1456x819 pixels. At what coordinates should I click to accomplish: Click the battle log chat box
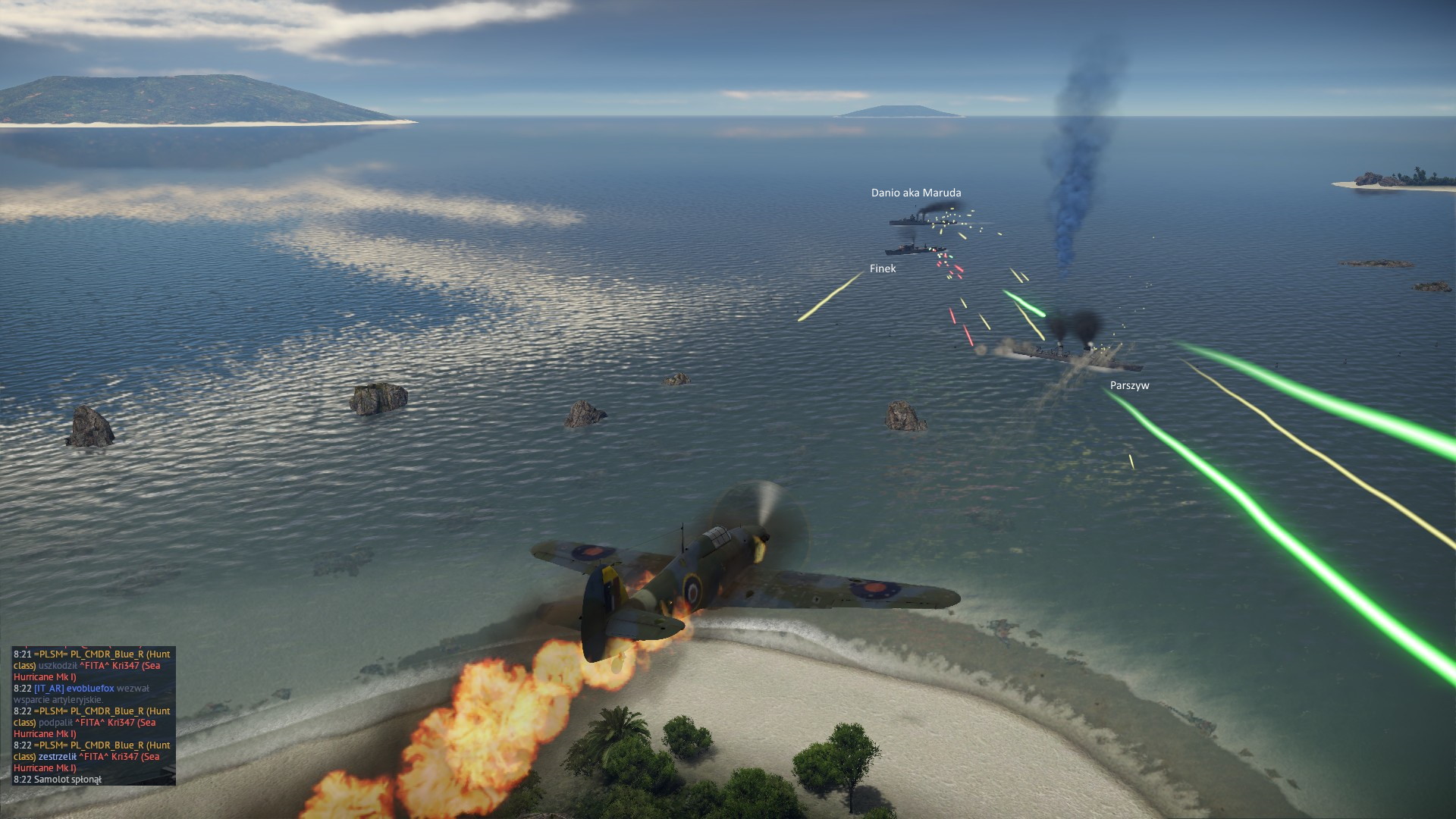(93, 716)
